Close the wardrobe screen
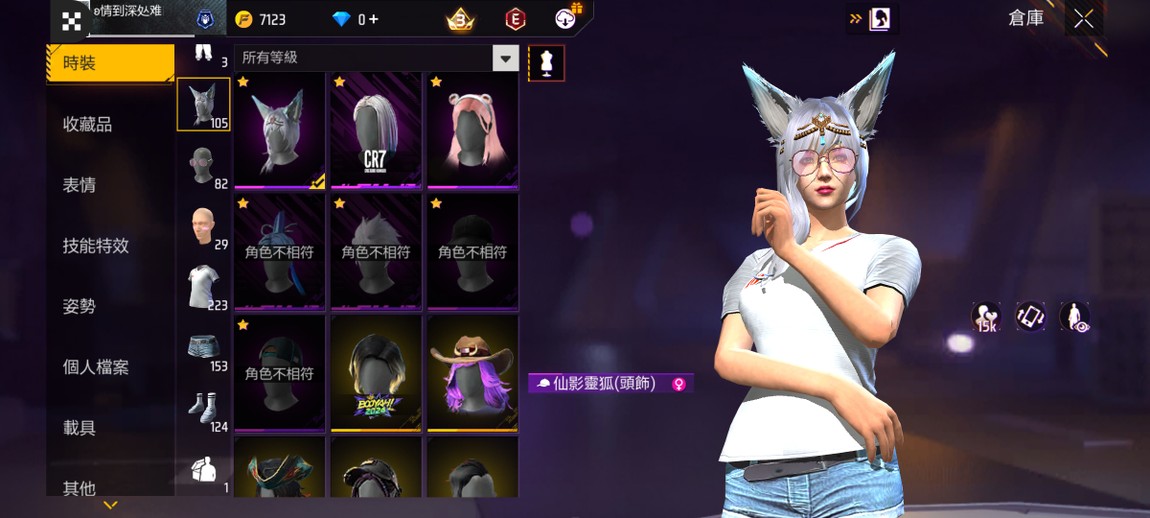Screen dimensions: 1150x518 click(x=1083, y=19)
